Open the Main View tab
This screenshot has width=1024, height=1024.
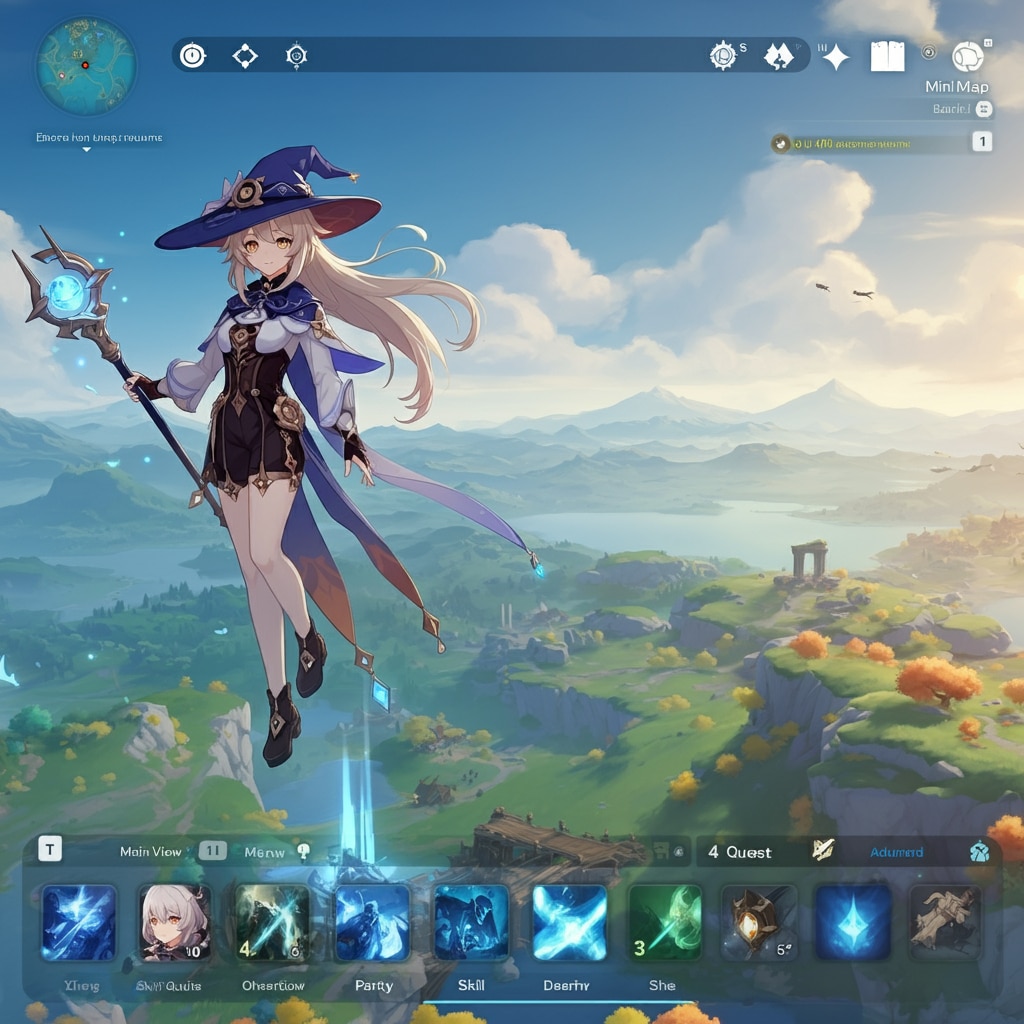pos(151,851)
